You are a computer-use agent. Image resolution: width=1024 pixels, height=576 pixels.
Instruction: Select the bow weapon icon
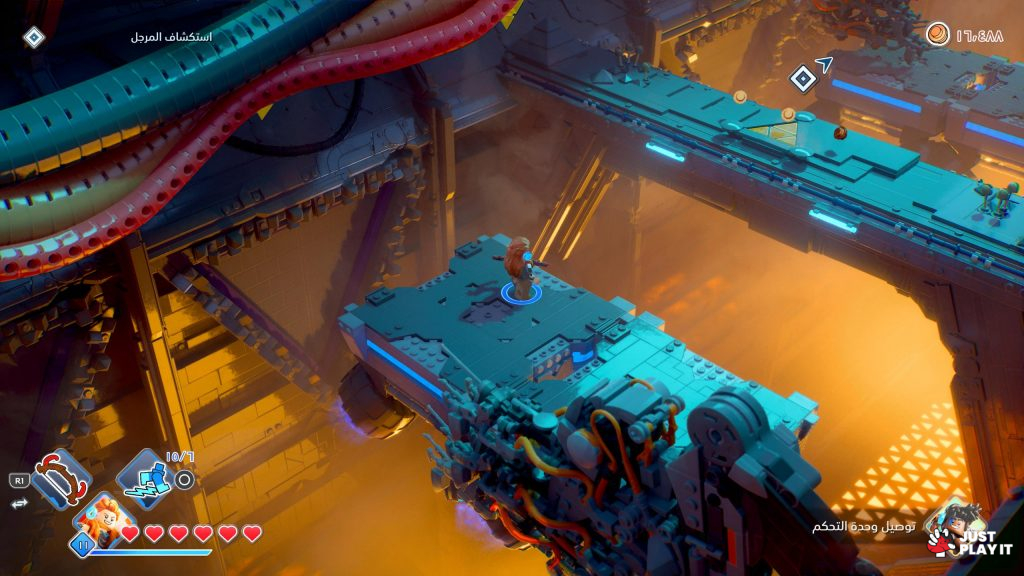61,479
